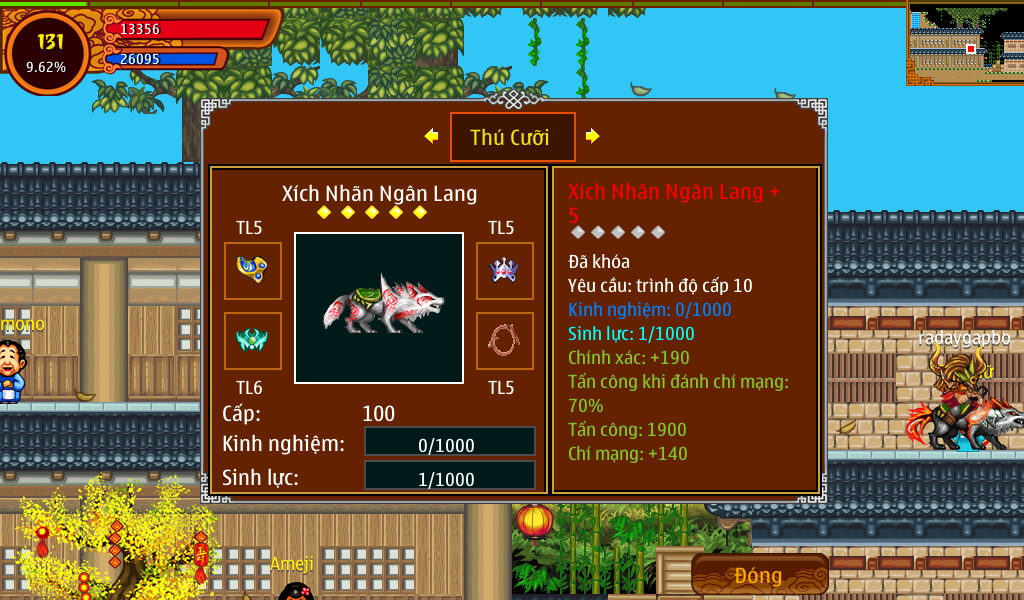Screen dimensions: 1024x600
Task: Open the minimap
Action: [x=964, y=43]
